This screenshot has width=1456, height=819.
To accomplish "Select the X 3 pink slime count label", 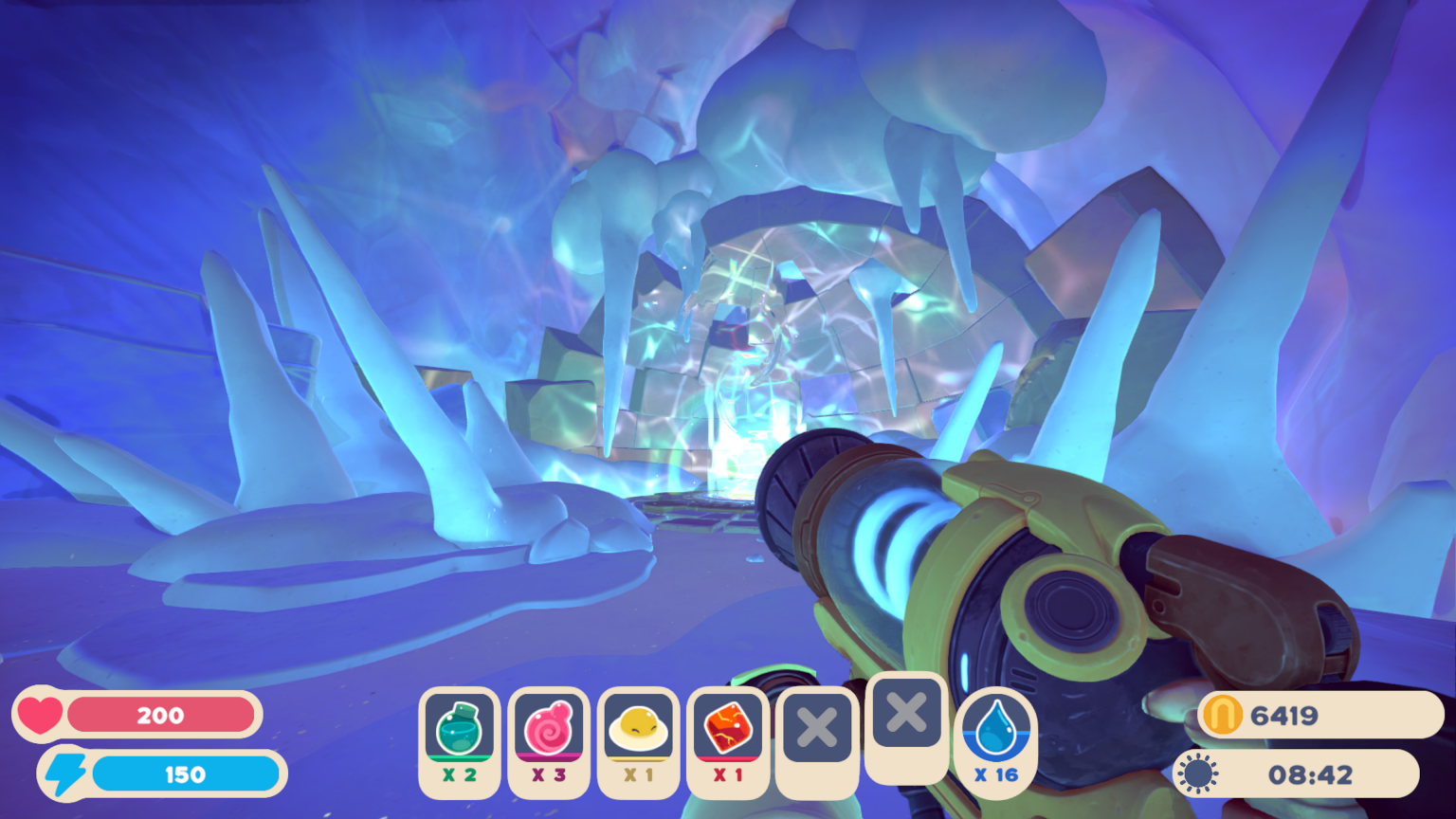I will [x=549, y=775].
